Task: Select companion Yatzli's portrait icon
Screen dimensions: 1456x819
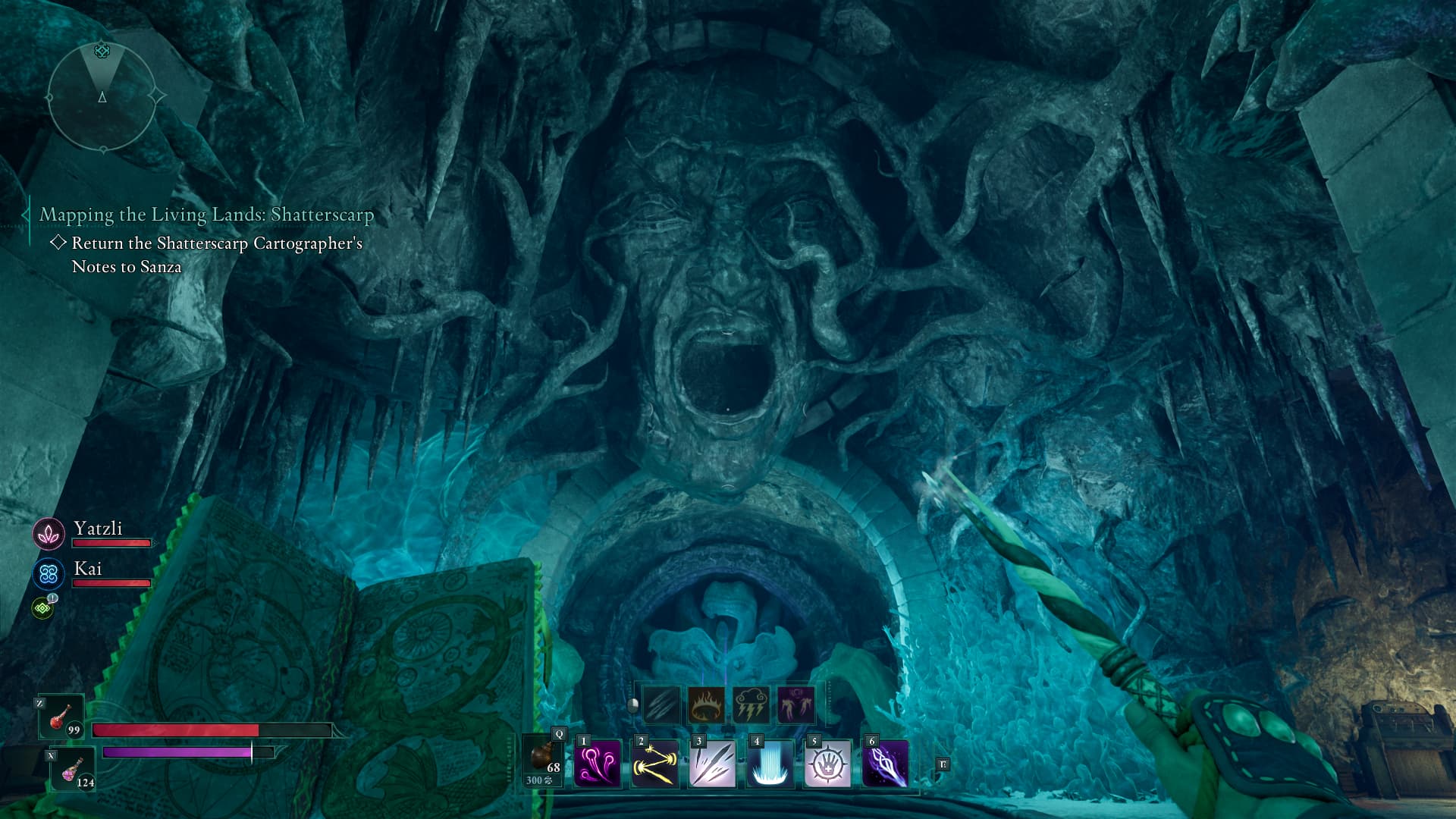Action: [49, 534]
